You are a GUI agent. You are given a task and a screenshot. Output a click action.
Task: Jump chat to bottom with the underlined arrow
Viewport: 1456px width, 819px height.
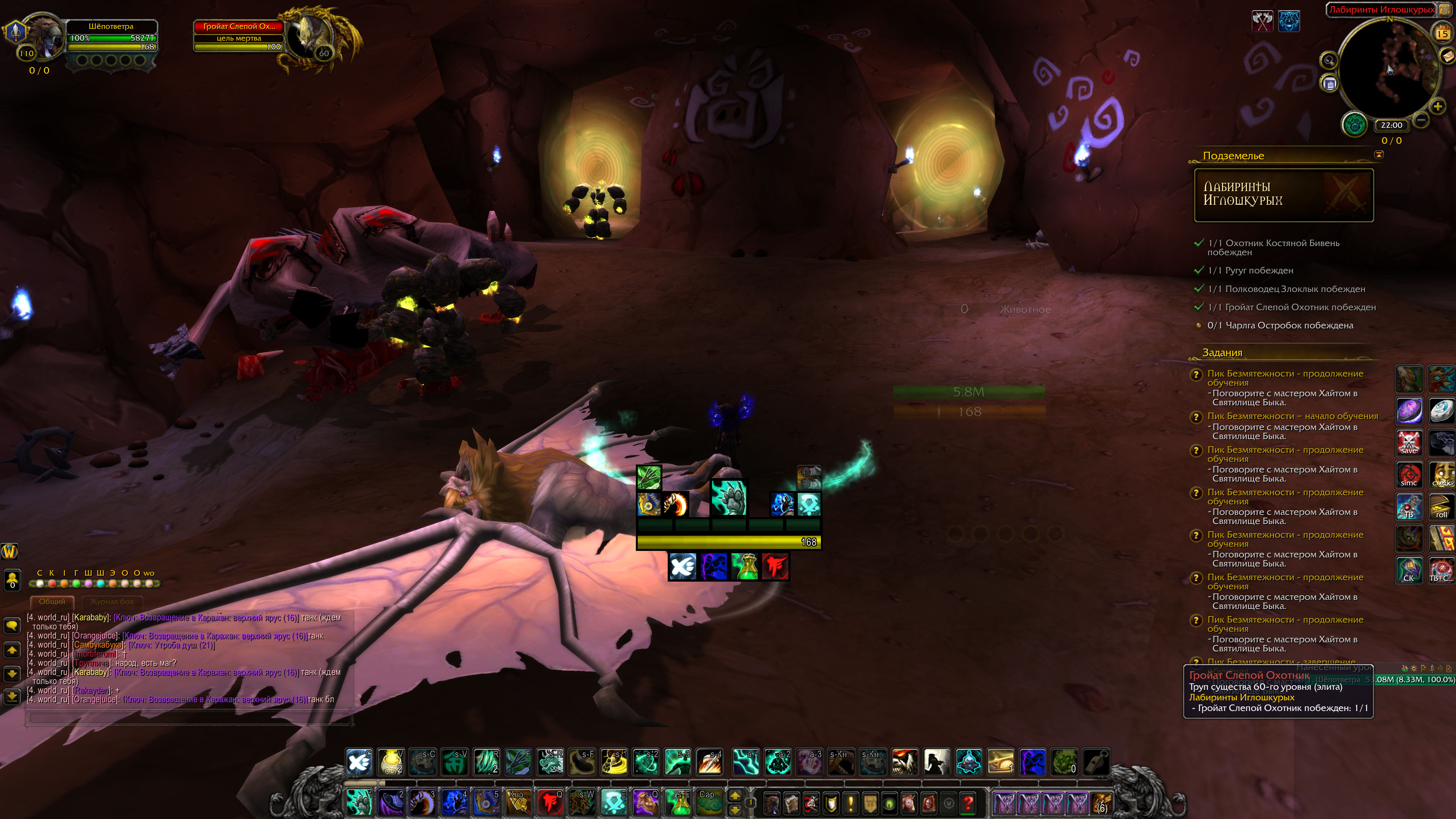pos(12,697)
